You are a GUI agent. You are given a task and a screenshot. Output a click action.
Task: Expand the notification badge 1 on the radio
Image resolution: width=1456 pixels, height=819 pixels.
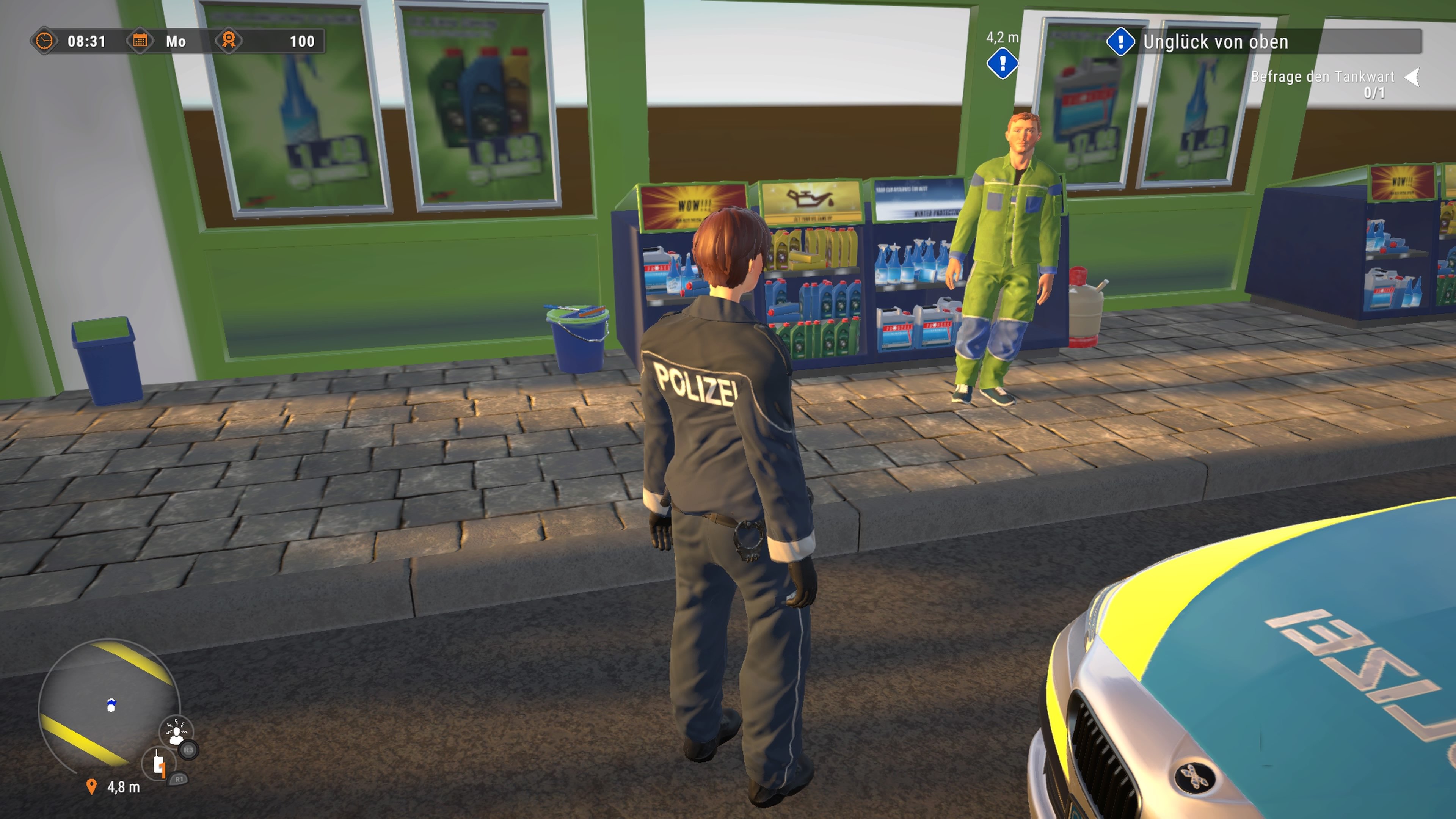click(163, 771)
